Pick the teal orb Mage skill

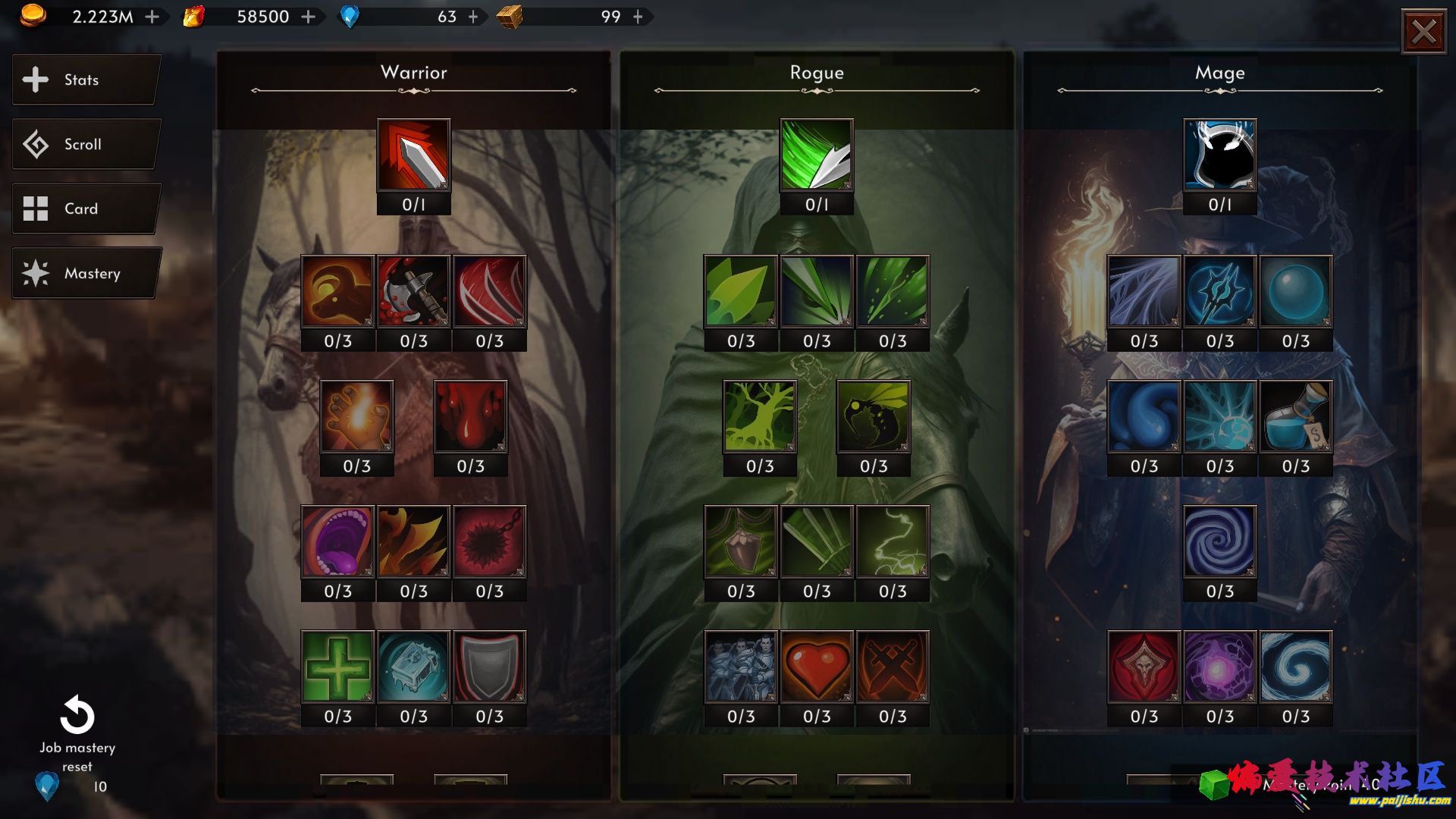[x=1295, y=292]
